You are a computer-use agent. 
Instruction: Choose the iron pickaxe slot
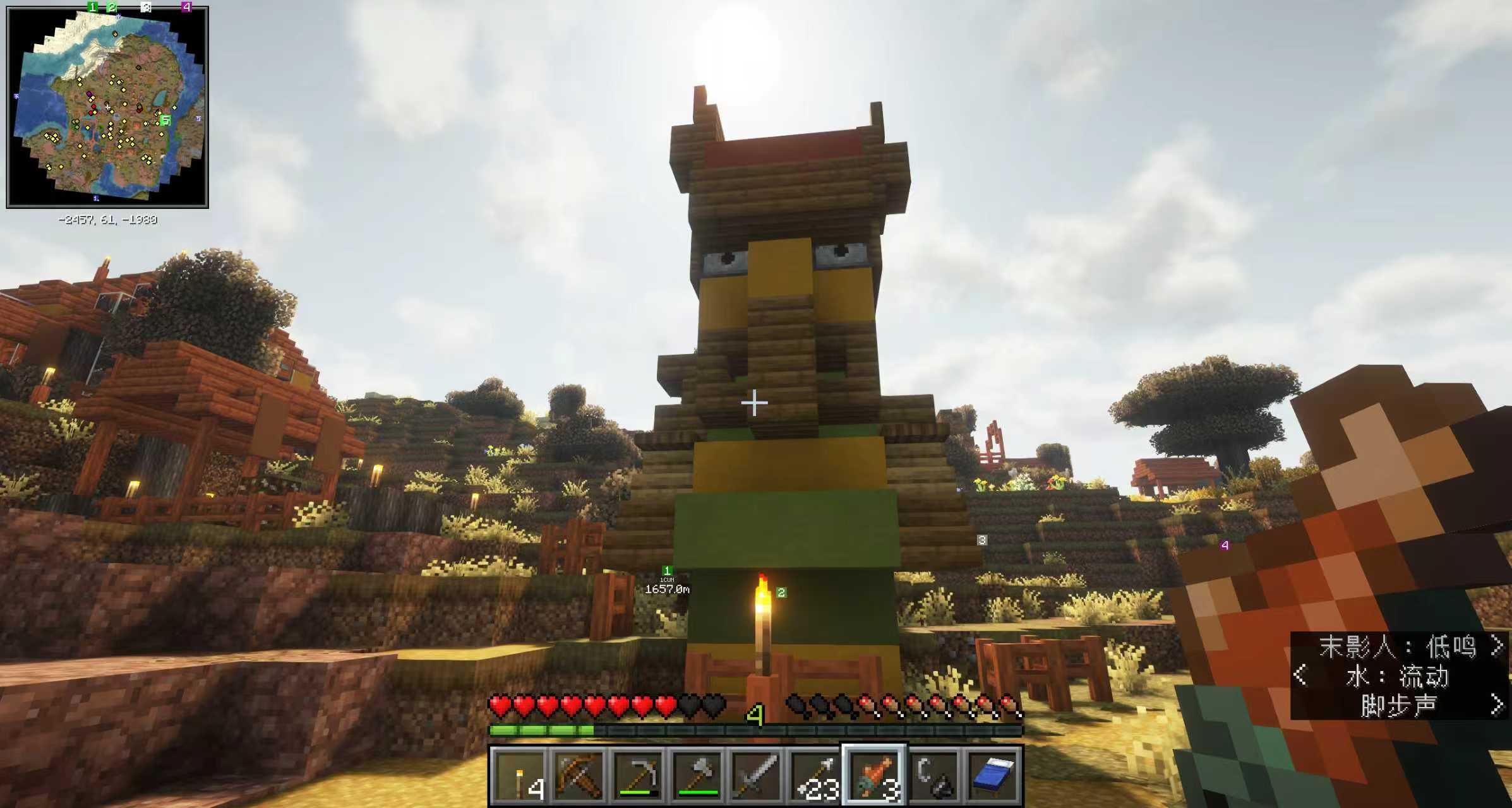637,775
